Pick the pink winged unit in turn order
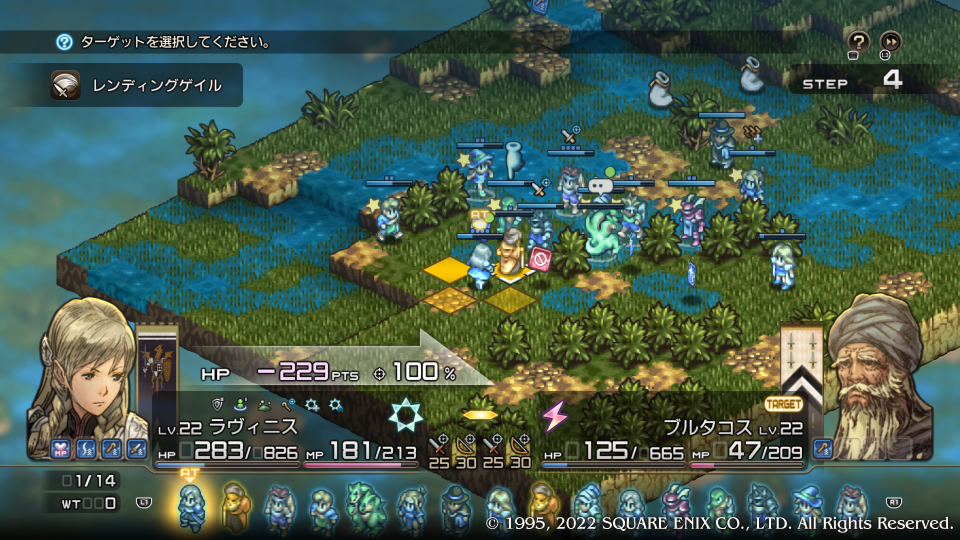This screenshot has height=540, width=960. coord(675,505)
